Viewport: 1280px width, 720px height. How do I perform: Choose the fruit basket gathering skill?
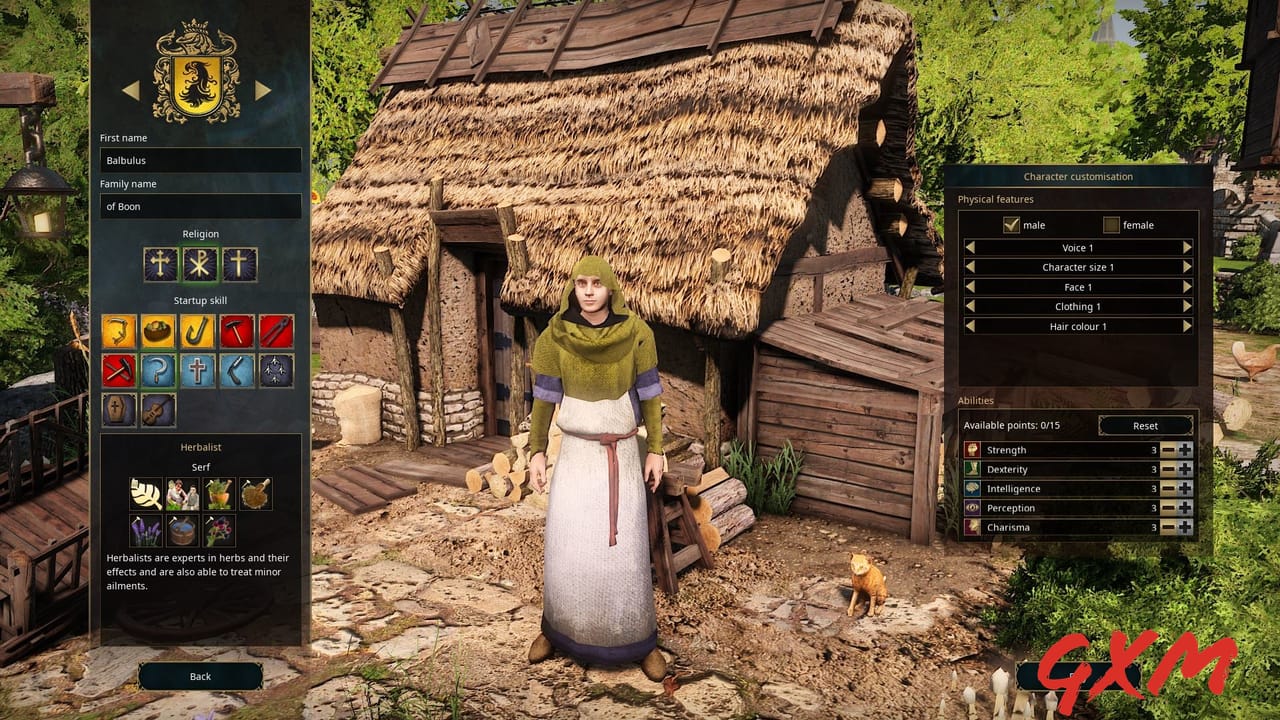(158, 331)
